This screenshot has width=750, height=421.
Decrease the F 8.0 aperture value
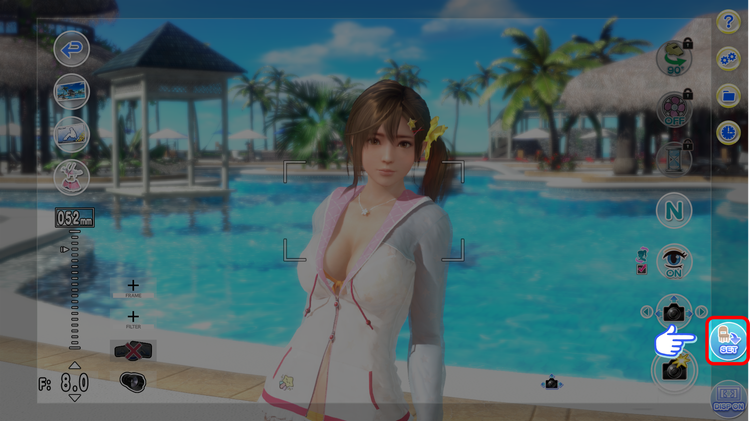[75, 398]
